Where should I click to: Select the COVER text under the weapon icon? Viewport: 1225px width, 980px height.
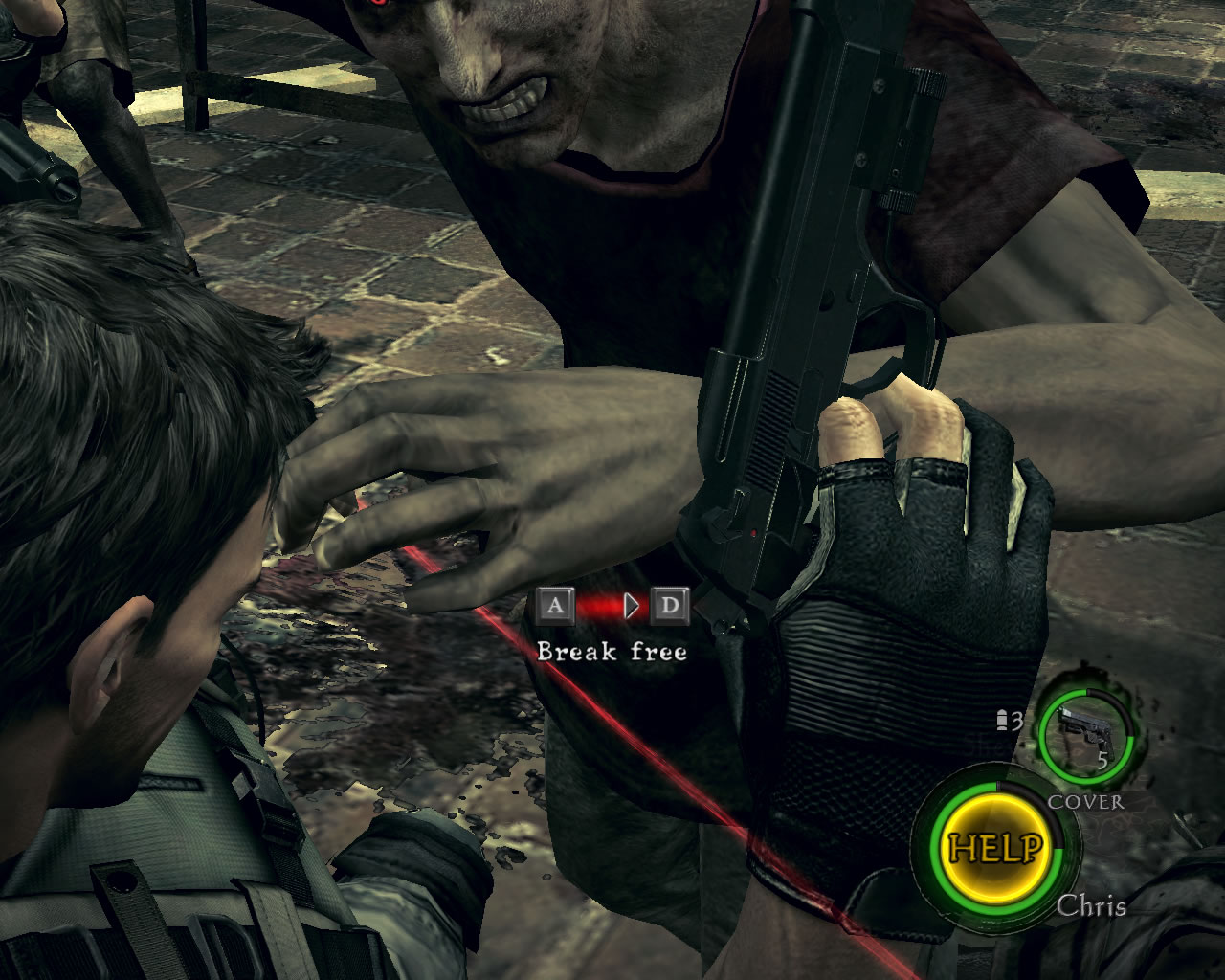(x=1085, y=803)
